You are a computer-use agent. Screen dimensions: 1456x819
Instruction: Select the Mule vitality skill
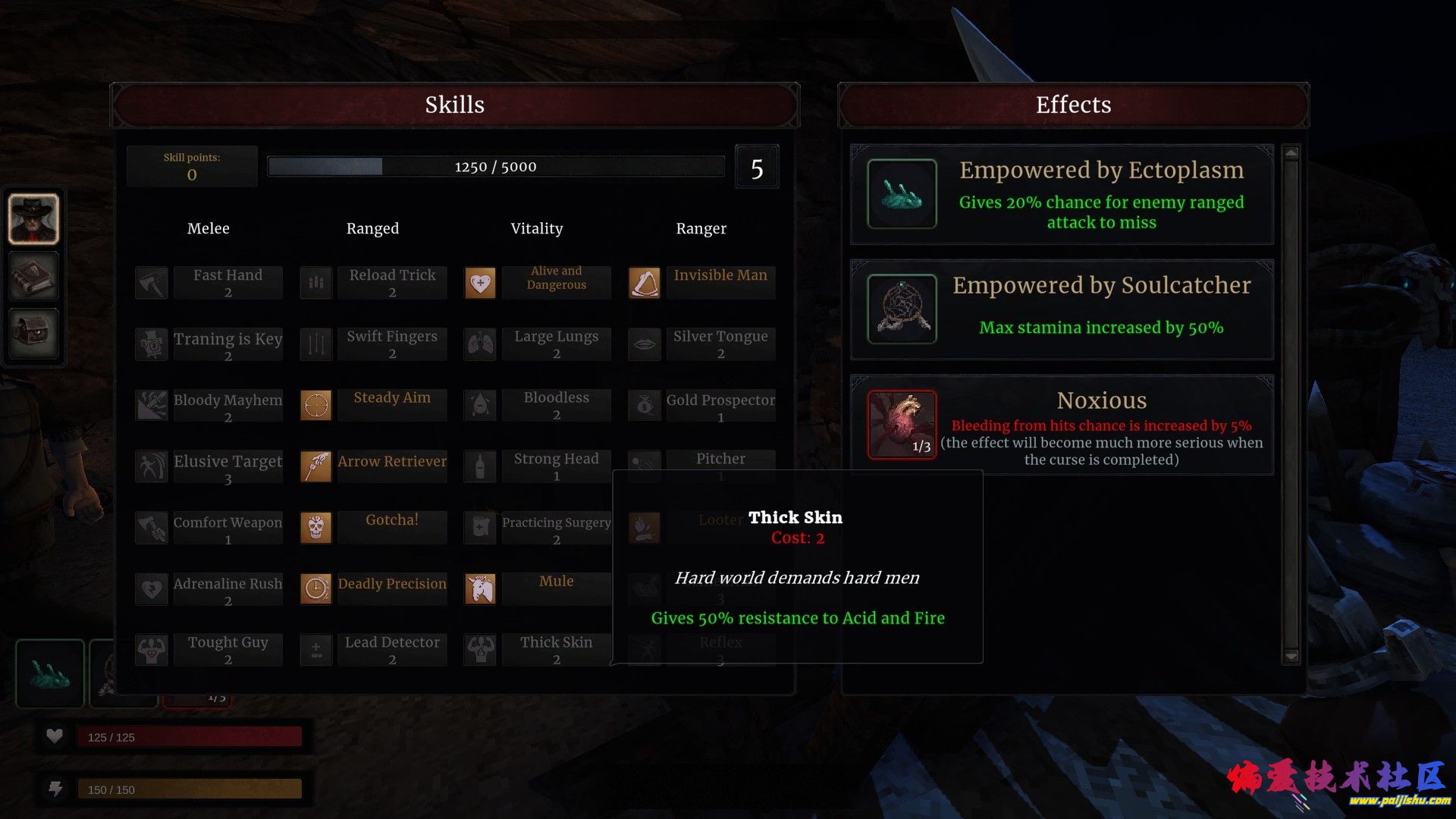pyautogui.click(x=556, y=588)
